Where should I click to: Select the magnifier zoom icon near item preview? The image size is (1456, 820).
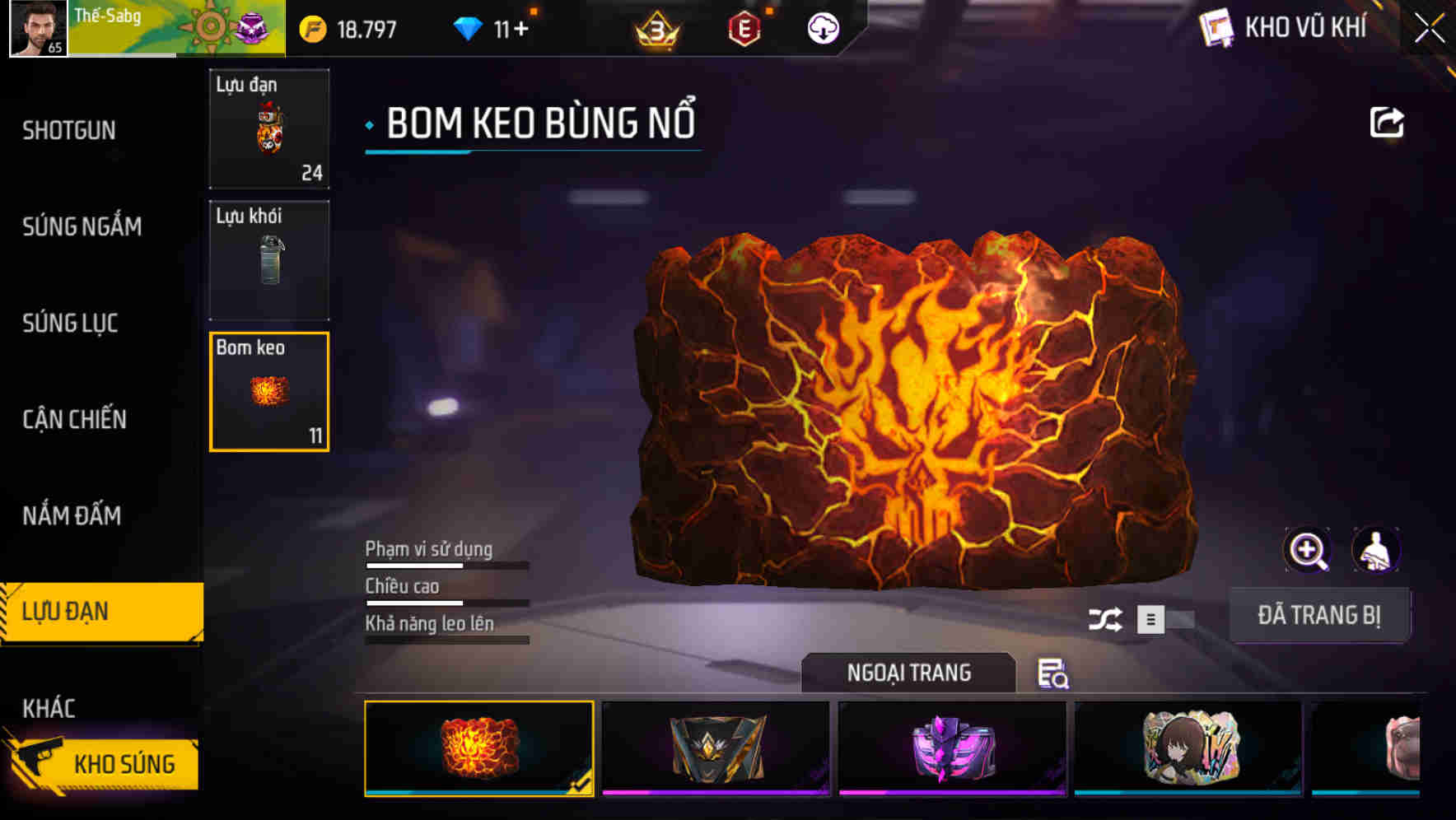pos(1309,549)
